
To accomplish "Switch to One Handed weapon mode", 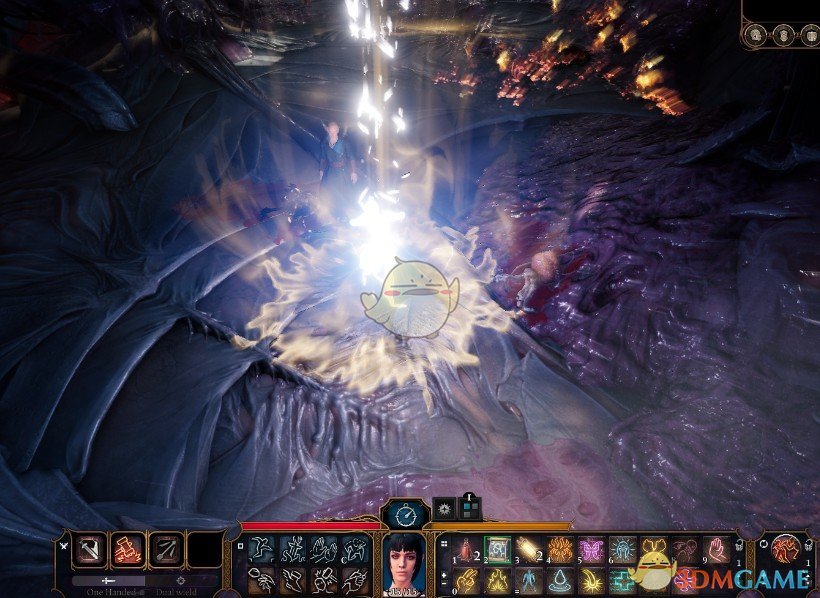I will pyautogui.click(x=108, y=580).
